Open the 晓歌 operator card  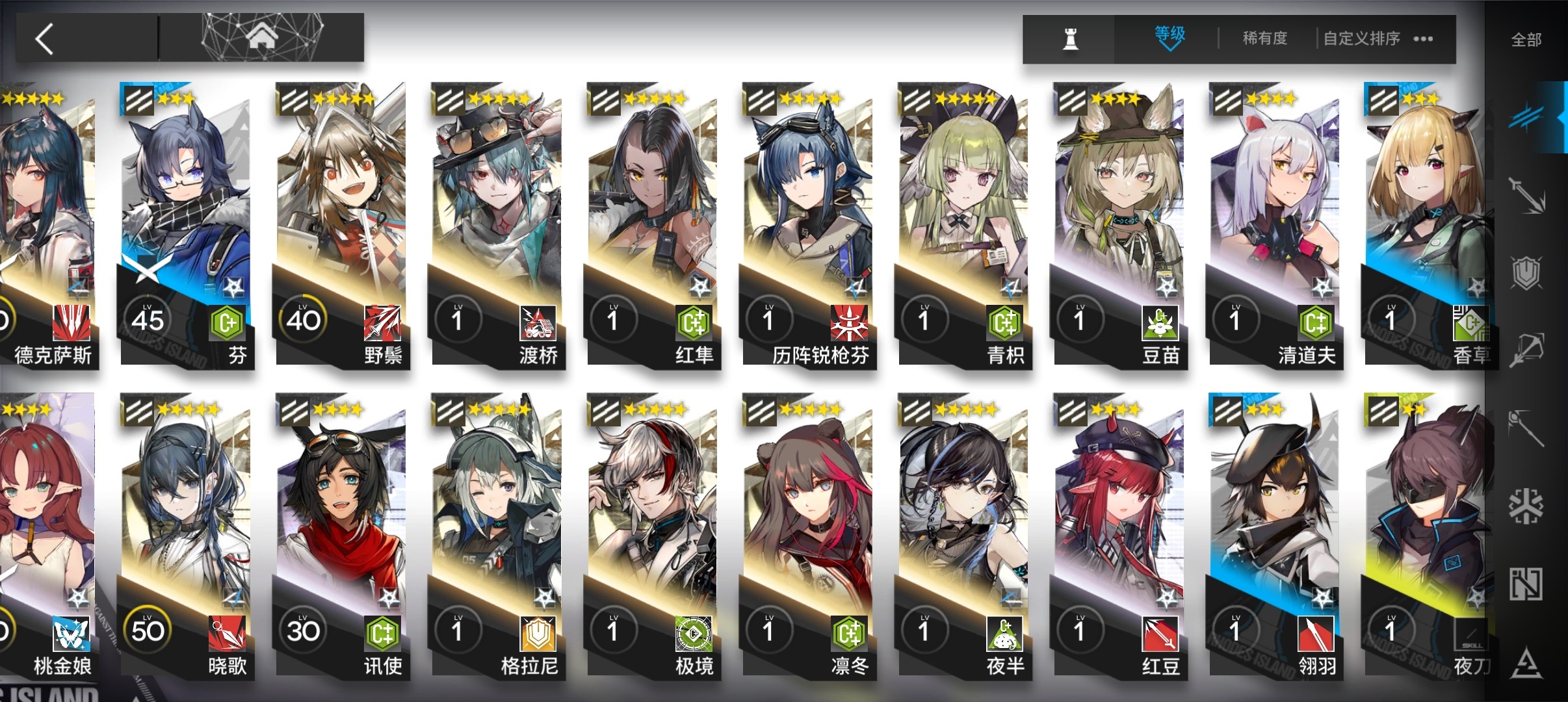[186, 533]
